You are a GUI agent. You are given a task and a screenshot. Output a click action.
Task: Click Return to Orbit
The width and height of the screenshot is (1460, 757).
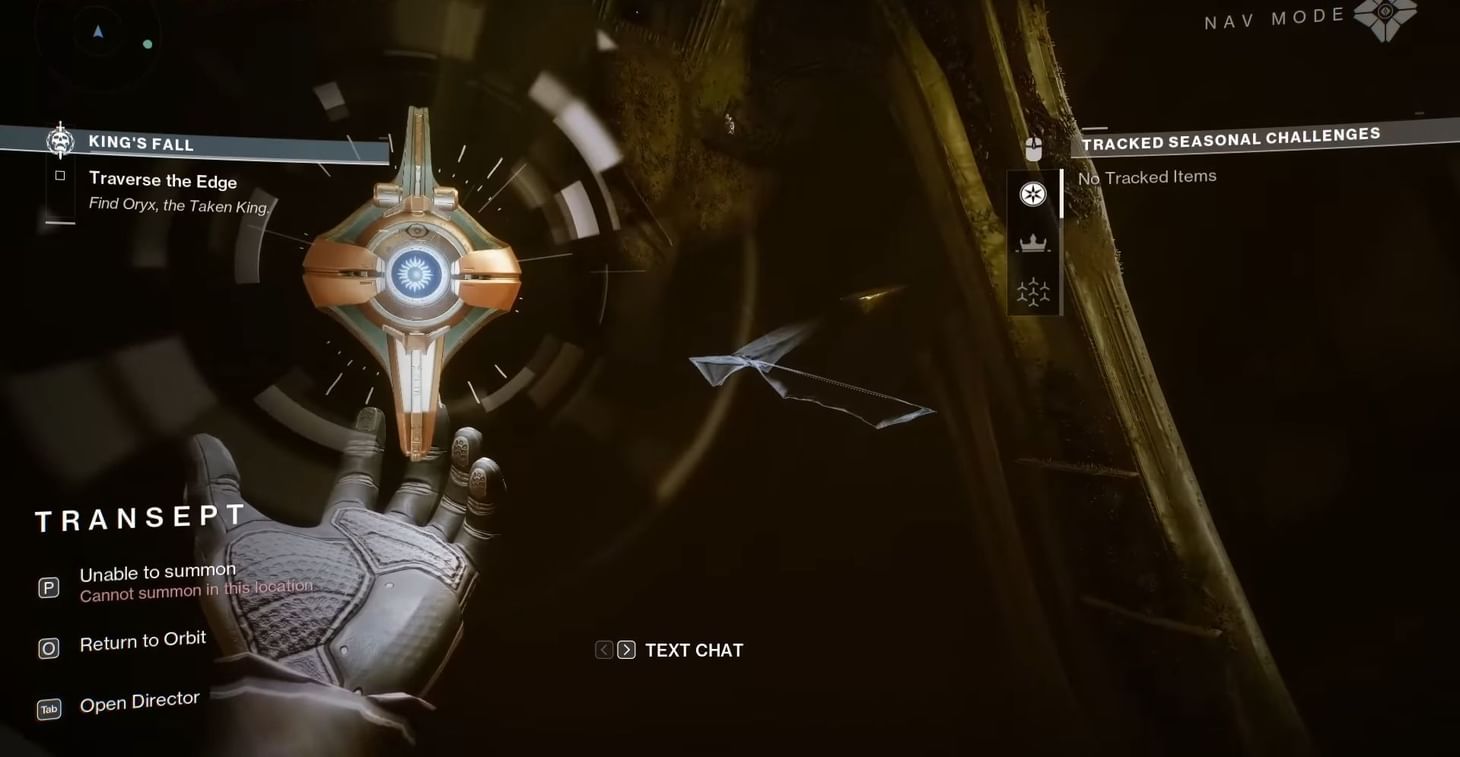tap(143, 640)
